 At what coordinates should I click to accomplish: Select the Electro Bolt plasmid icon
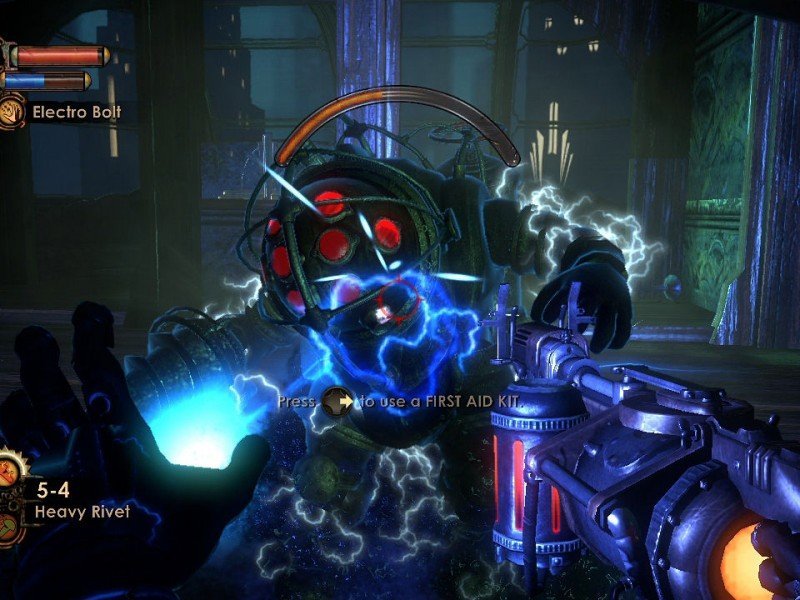pyautogui.click(x=13, y=111)
